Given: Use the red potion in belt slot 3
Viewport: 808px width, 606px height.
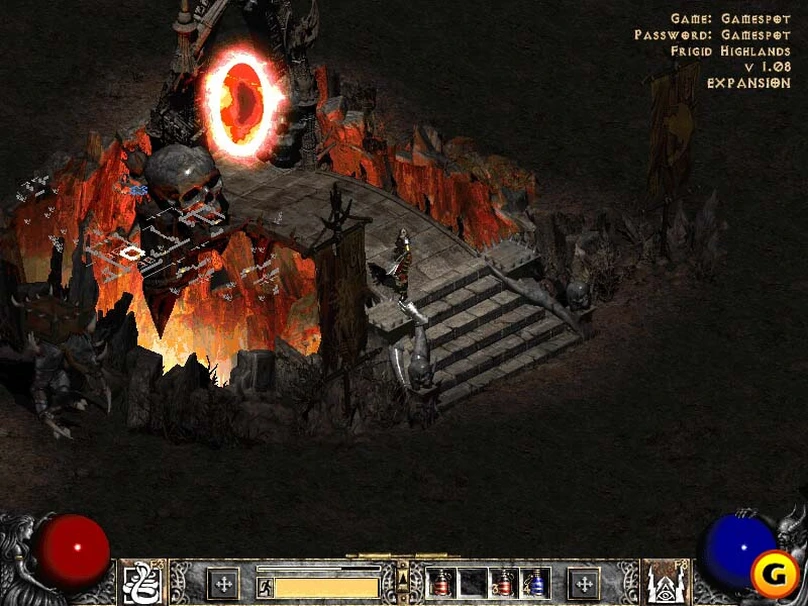Looking at the screenshot, I should point(504,583).
